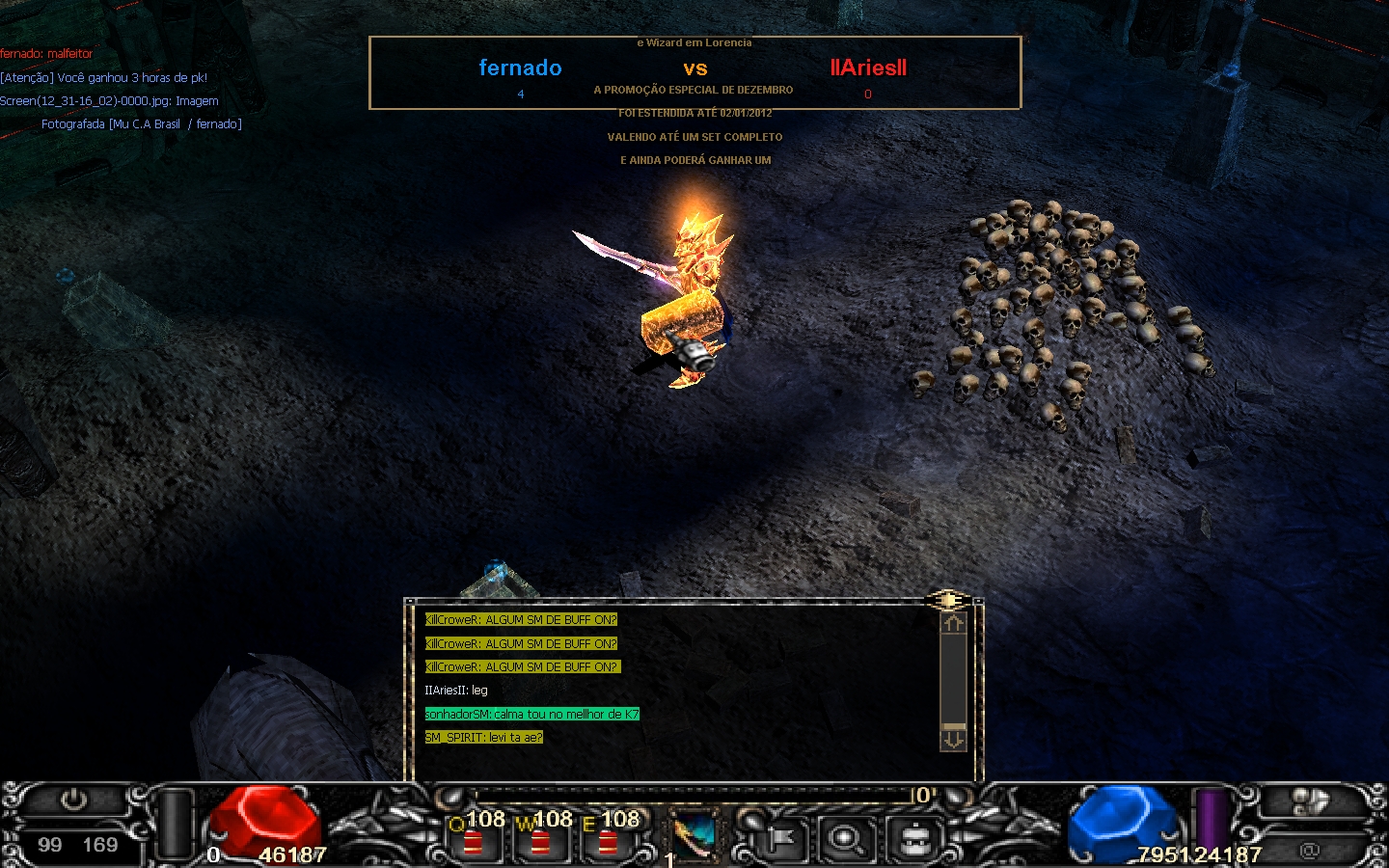This screenshot has width=1389, height=868.
Task: Open the flag button on the HUD
Action: click(x=779, y=839)
